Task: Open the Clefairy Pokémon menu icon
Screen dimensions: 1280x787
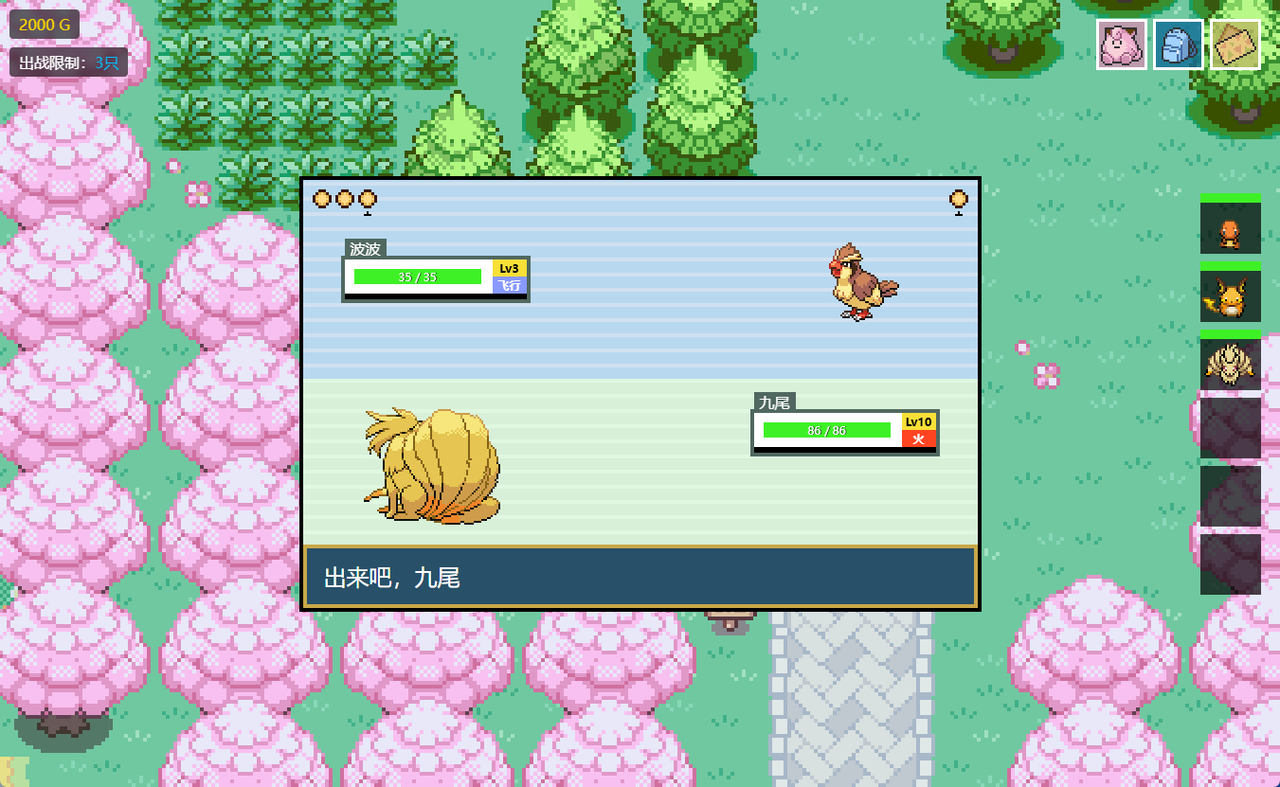Action: [x=1121, y=44]
